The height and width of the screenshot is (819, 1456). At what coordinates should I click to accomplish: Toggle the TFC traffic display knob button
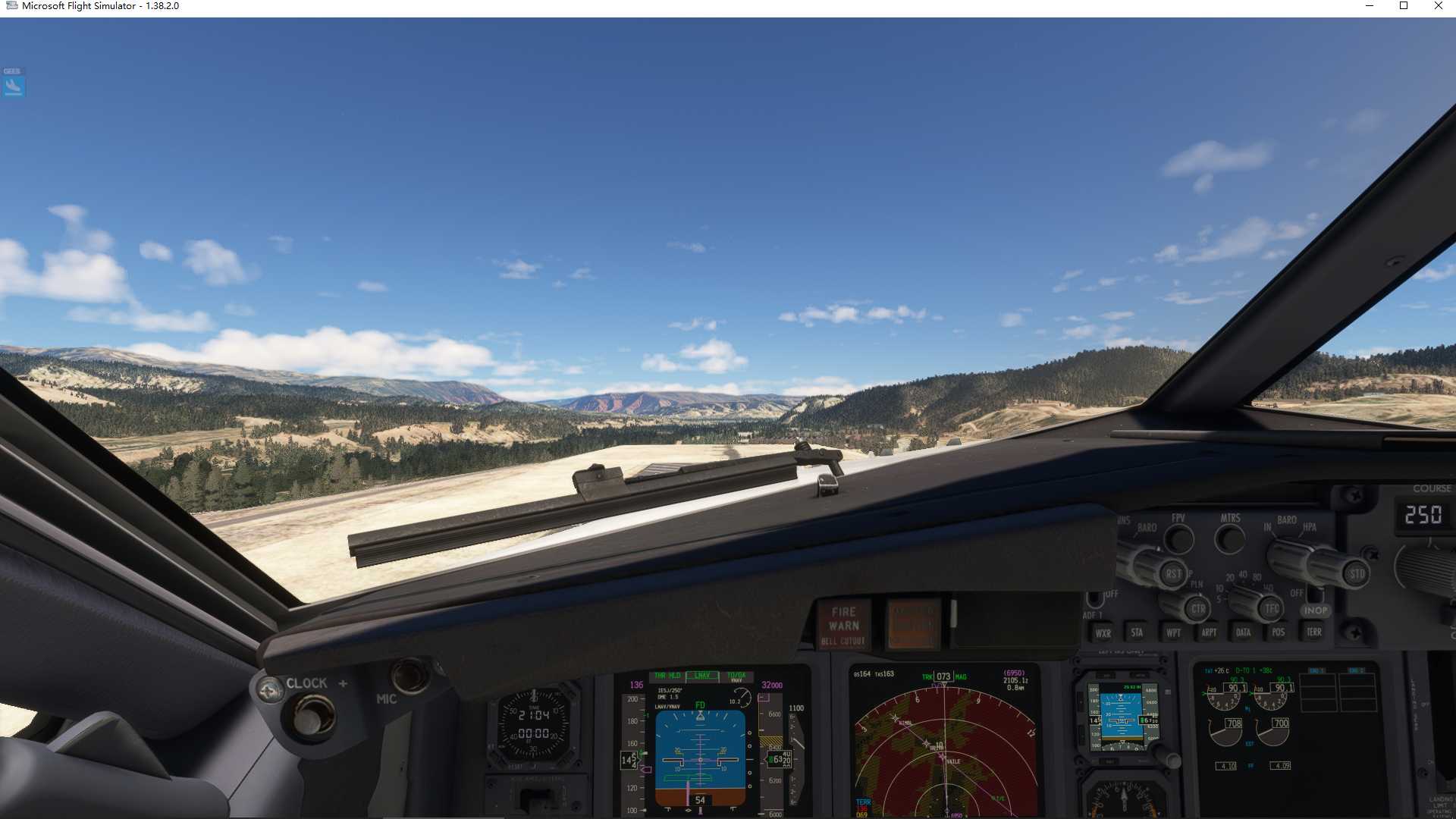tap(1271, 609)
